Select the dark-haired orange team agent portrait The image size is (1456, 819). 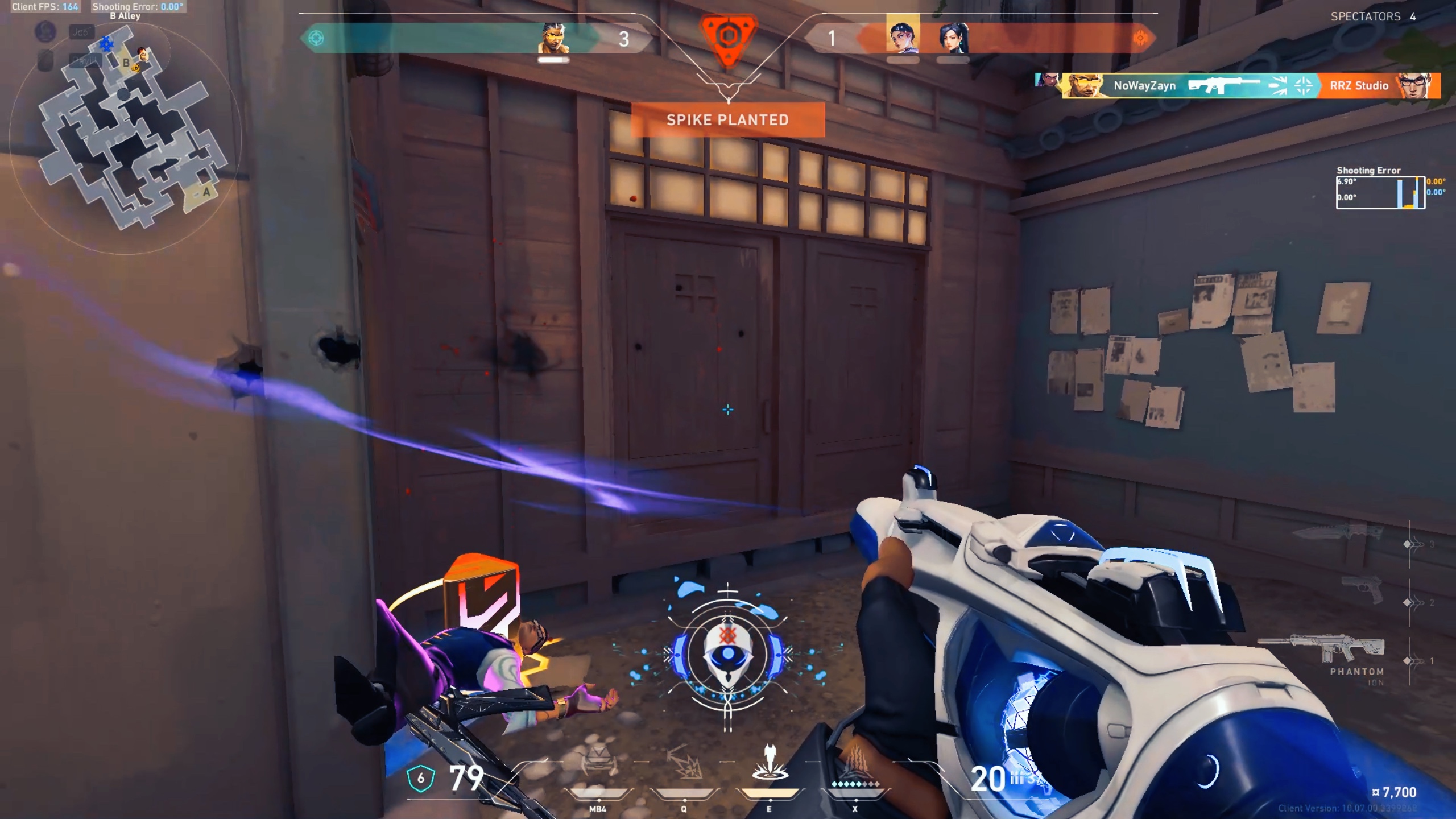click(953, 38)
